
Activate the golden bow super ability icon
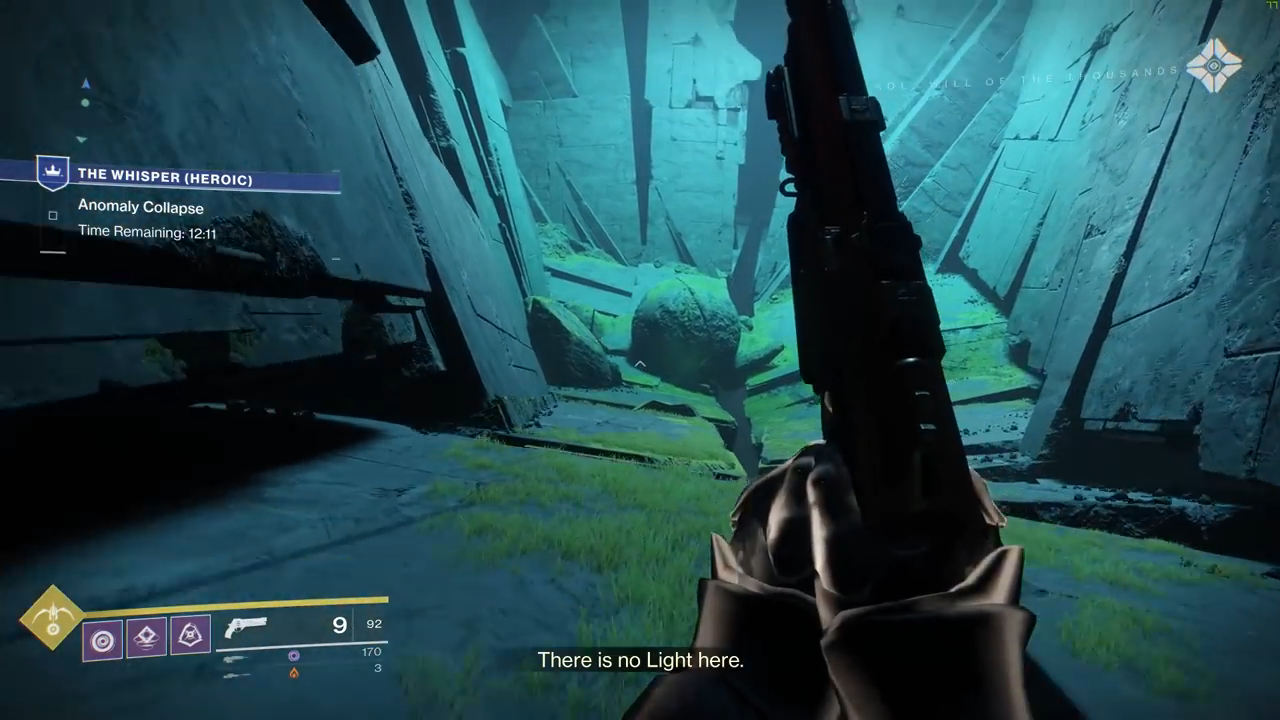coord(51,618)
